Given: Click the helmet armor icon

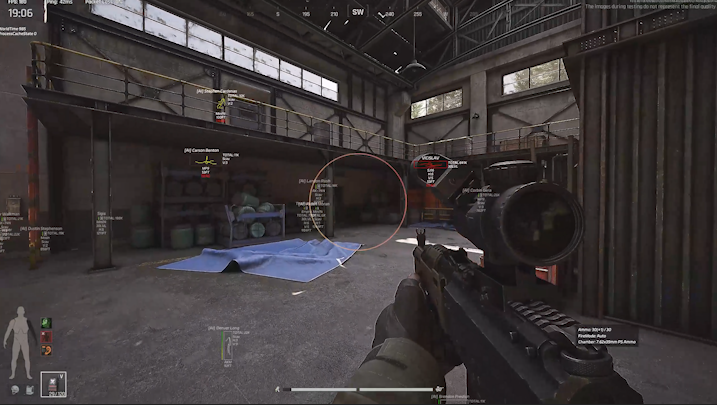Looking at the screenshot, I should [14, 388].
